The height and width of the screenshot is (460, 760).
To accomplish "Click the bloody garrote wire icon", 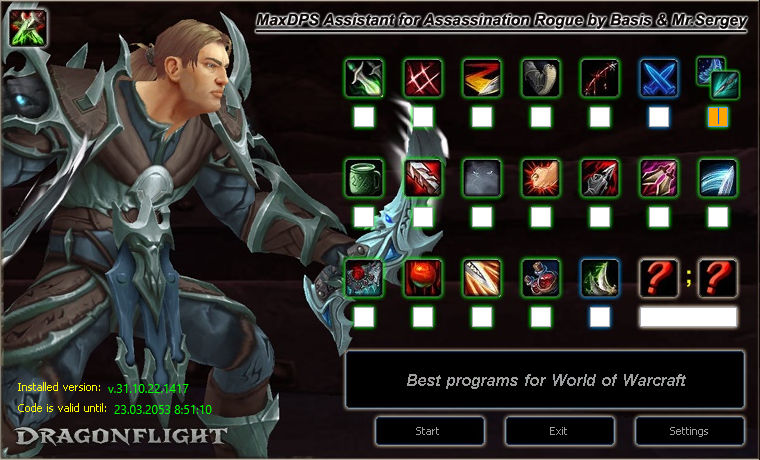I will tap(600, 77).
